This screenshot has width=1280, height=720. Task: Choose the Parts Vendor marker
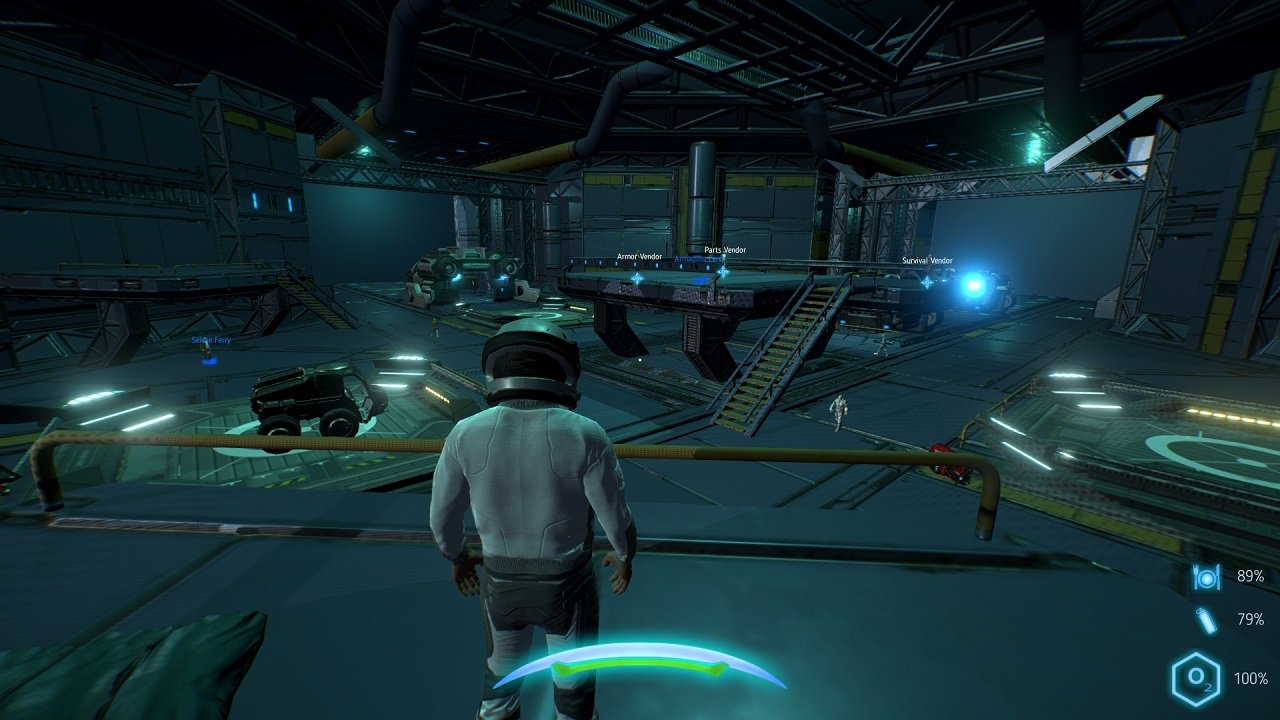(723, 270)
